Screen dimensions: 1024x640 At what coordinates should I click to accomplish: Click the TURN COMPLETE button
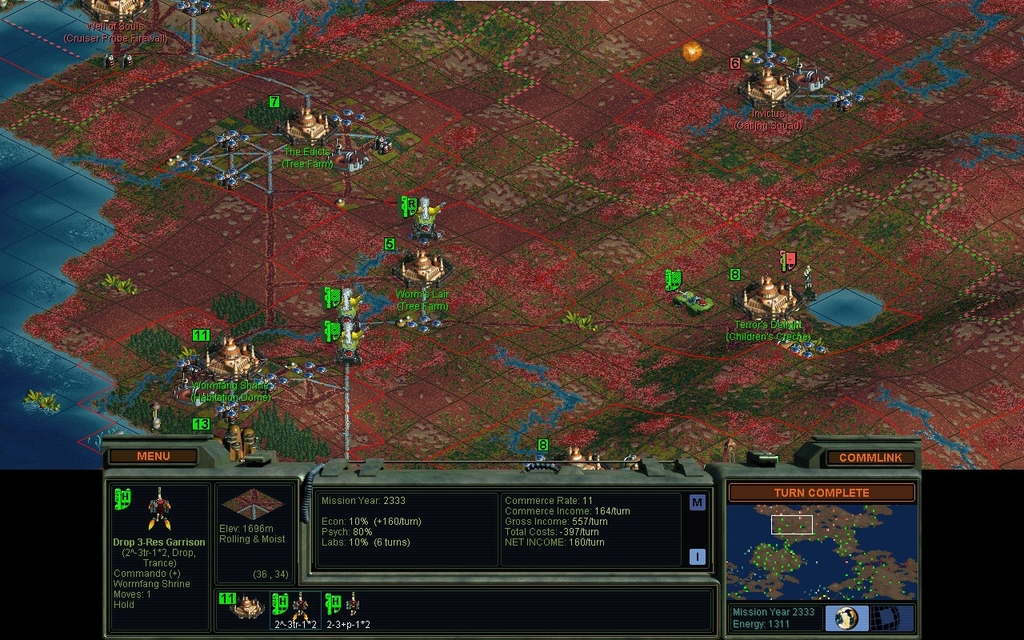pyautogui.click(x=821, y=493)
